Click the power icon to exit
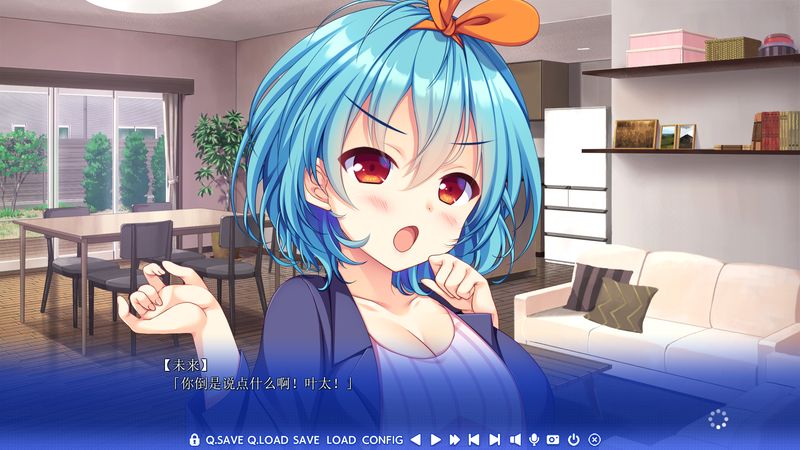800x450 pixels. [574, 440]
